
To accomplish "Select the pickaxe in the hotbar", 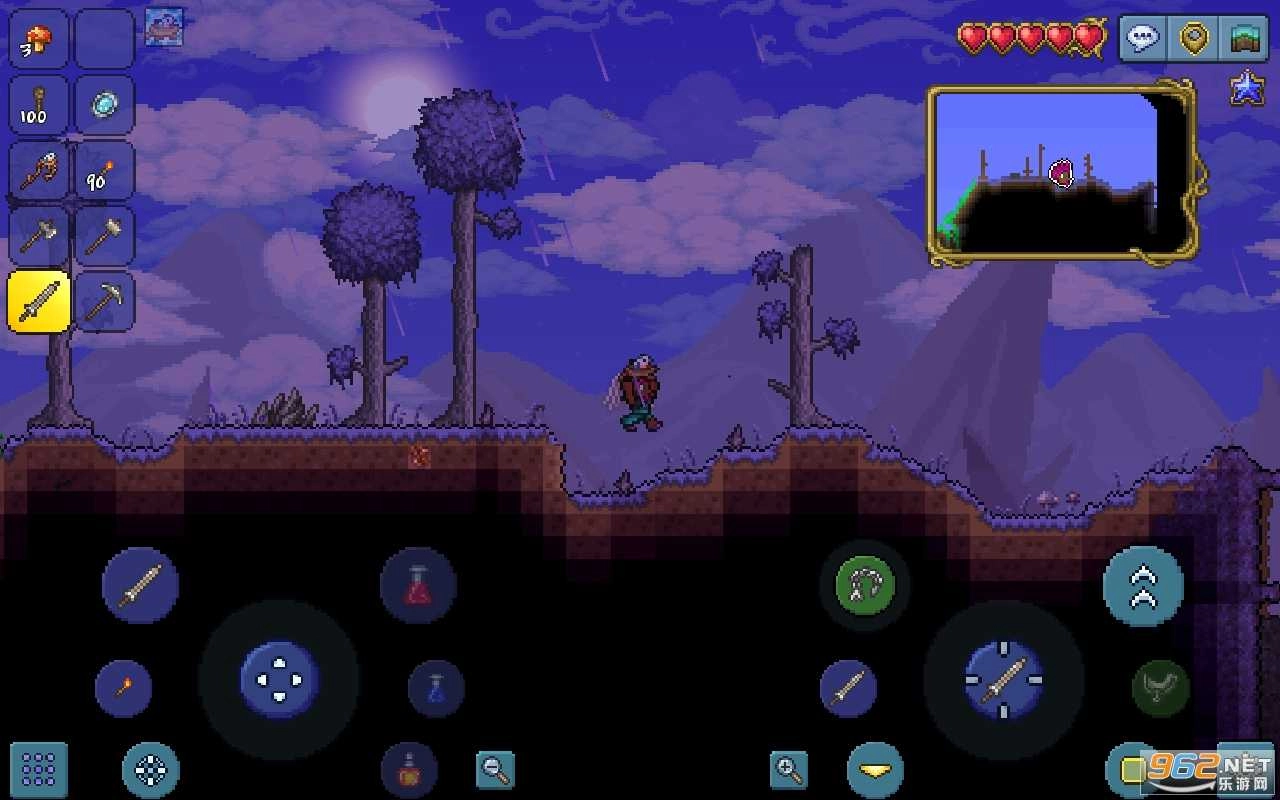I will tap(103, 301).
